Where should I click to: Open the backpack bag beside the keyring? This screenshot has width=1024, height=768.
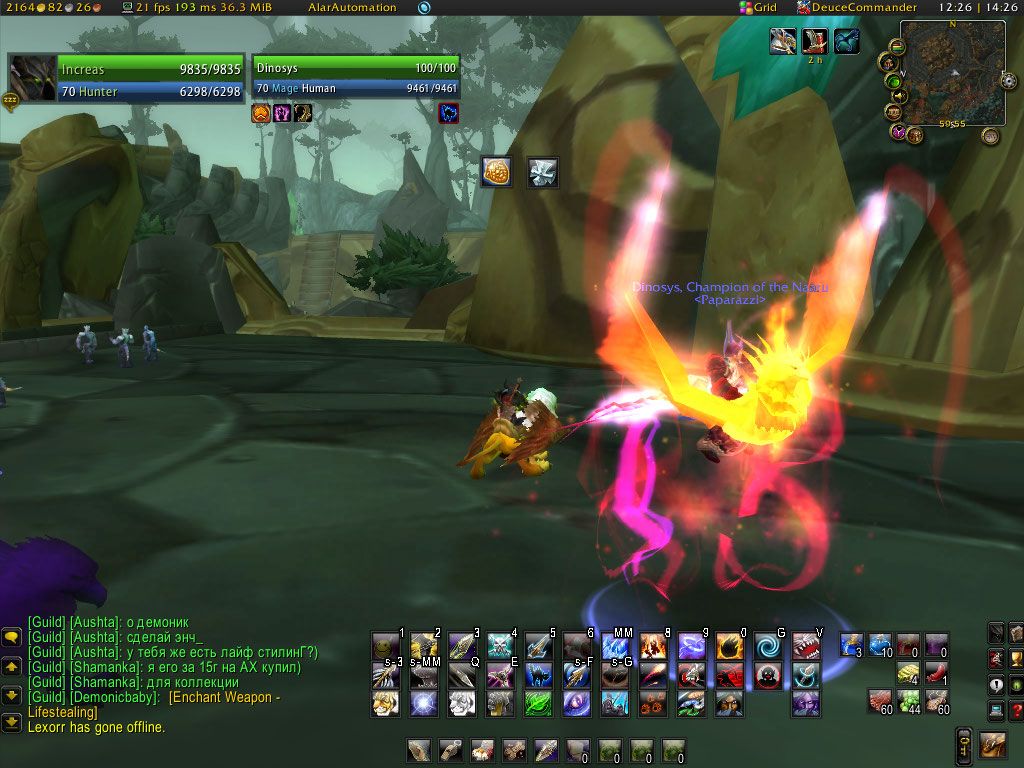[993, 744]
